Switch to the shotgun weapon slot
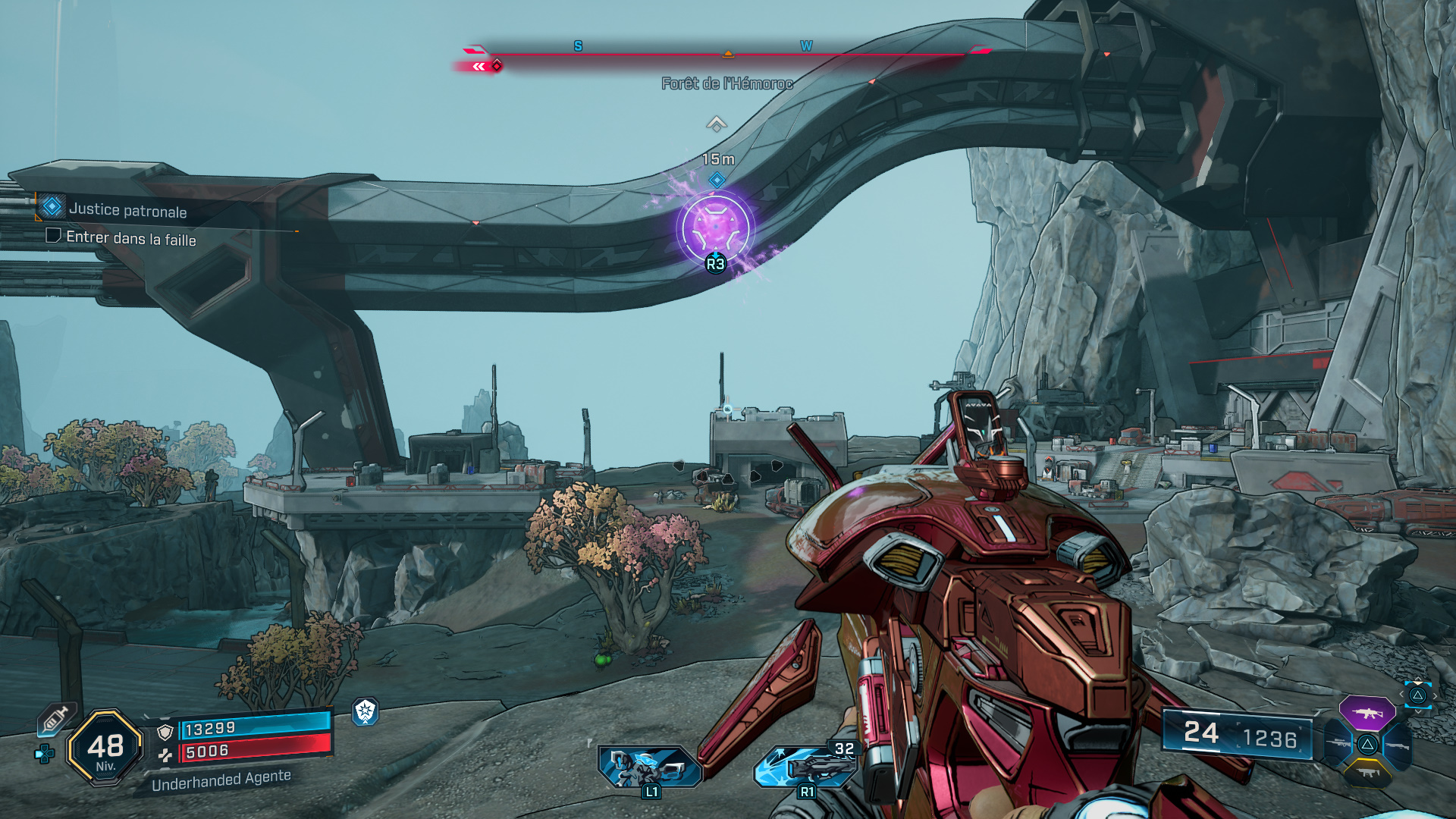 point(1397,745)
